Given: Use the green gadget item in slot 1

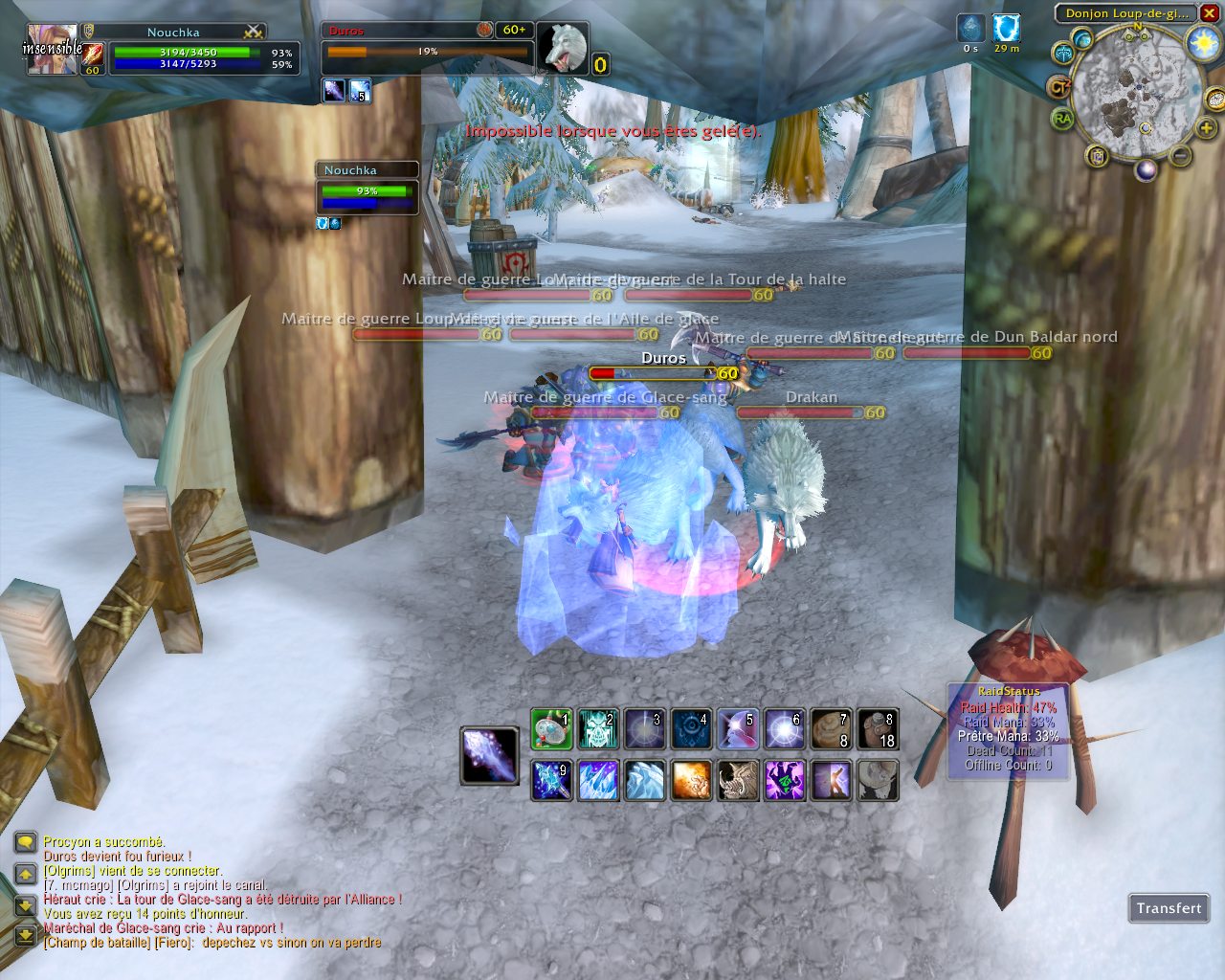Looking at the screenshot, I should pyautogui.click(x=552, y=729).
